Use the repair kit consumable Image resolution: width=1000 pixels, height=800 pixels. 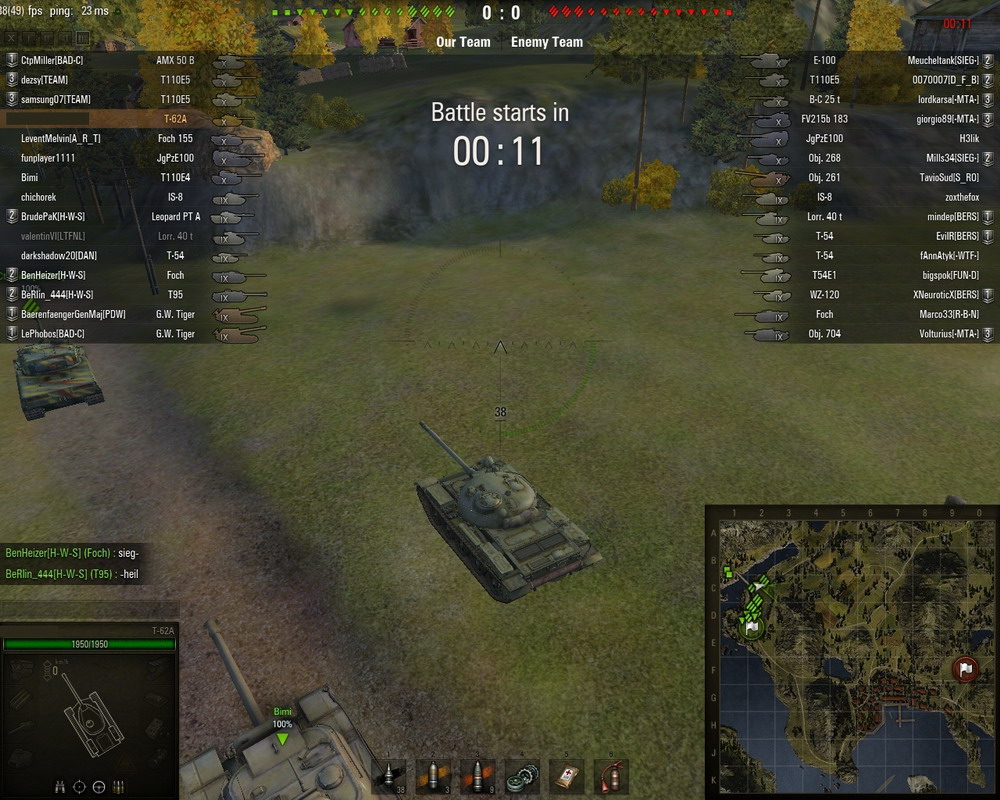coord(521,777)
